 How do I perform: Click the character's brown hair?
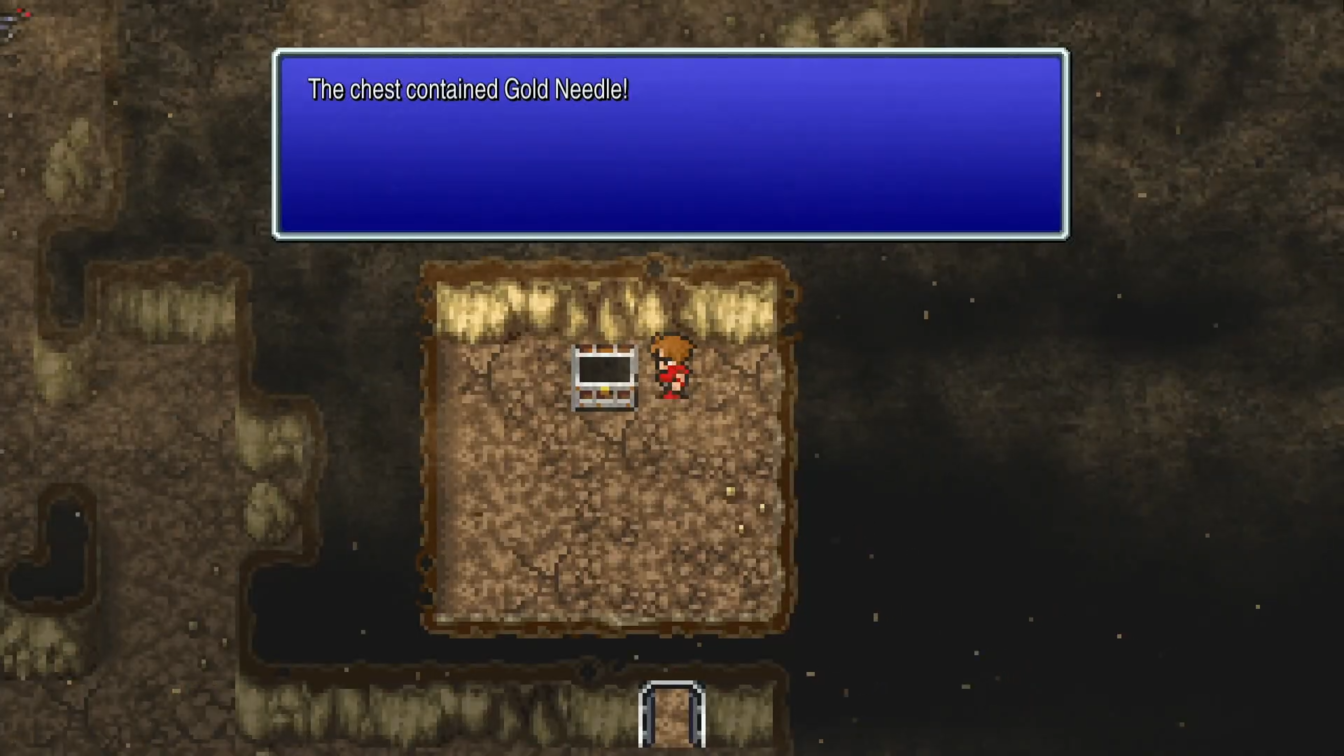pos(670,346)
